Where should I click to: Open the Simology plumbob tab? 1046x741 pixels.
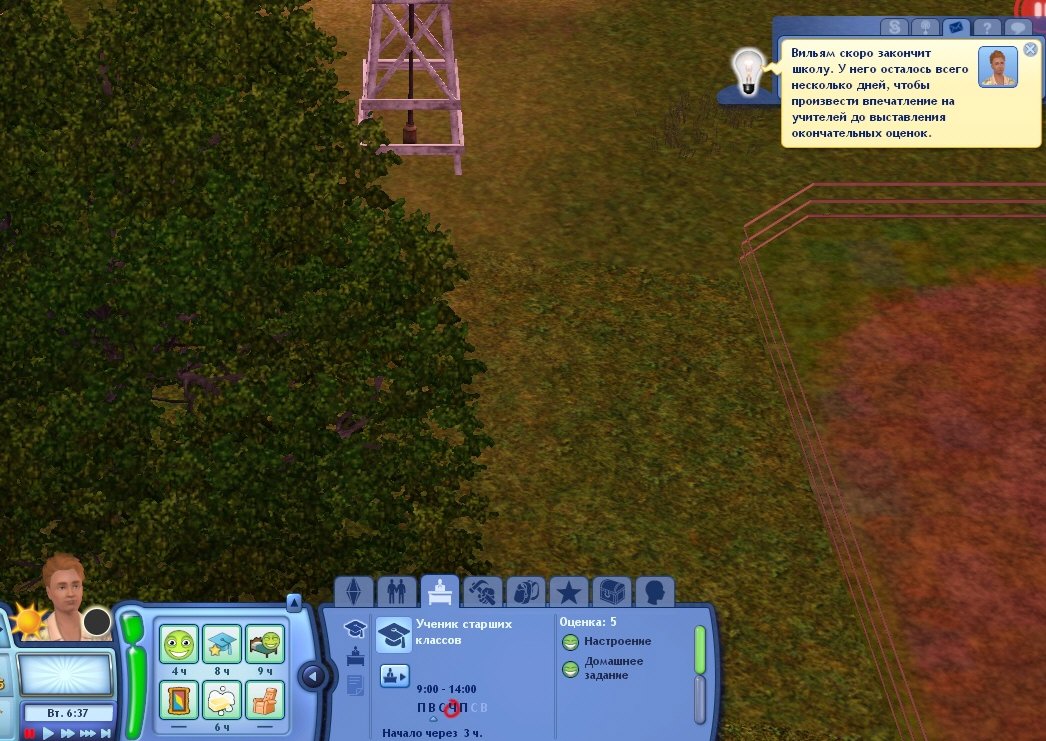(x=353, y=593)
